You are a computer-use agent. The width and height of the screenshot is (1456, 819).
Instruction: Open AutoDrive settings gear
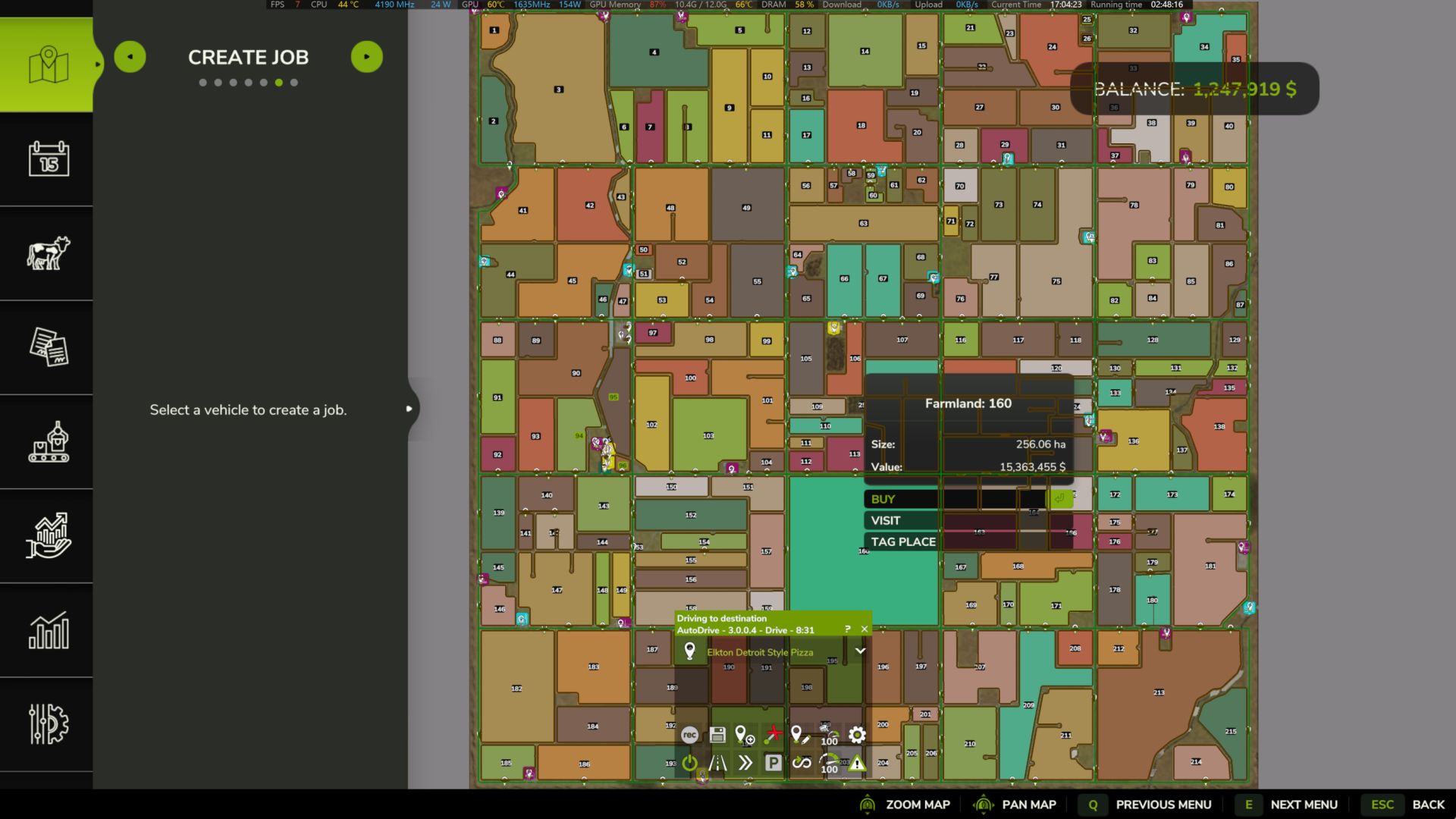coord(857,735)
